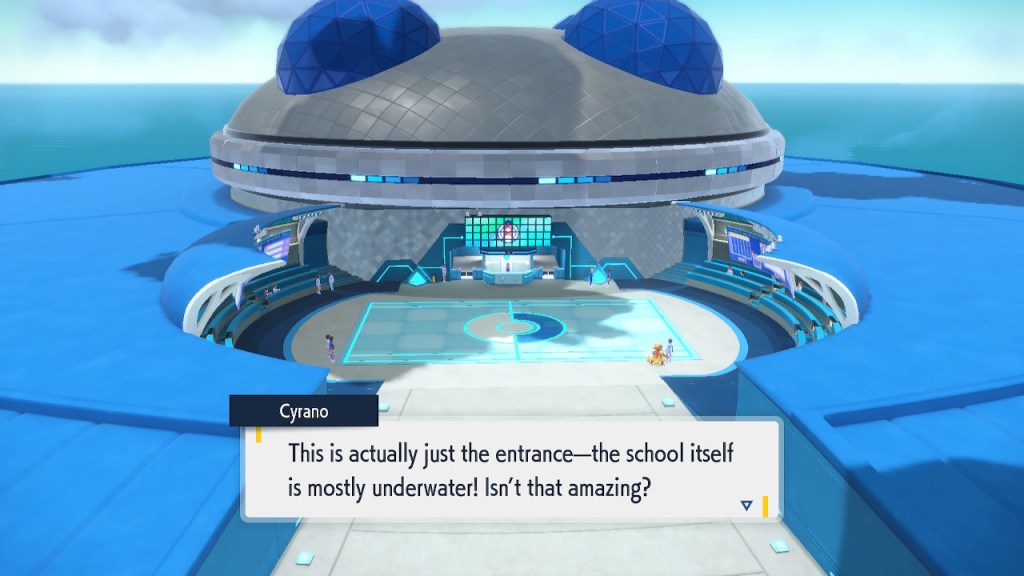Viewport: 1024px width, 576px height.
Task: Advance Cyrano's dialogue text box
Action: pyautogui.click(x=510, y=470)
